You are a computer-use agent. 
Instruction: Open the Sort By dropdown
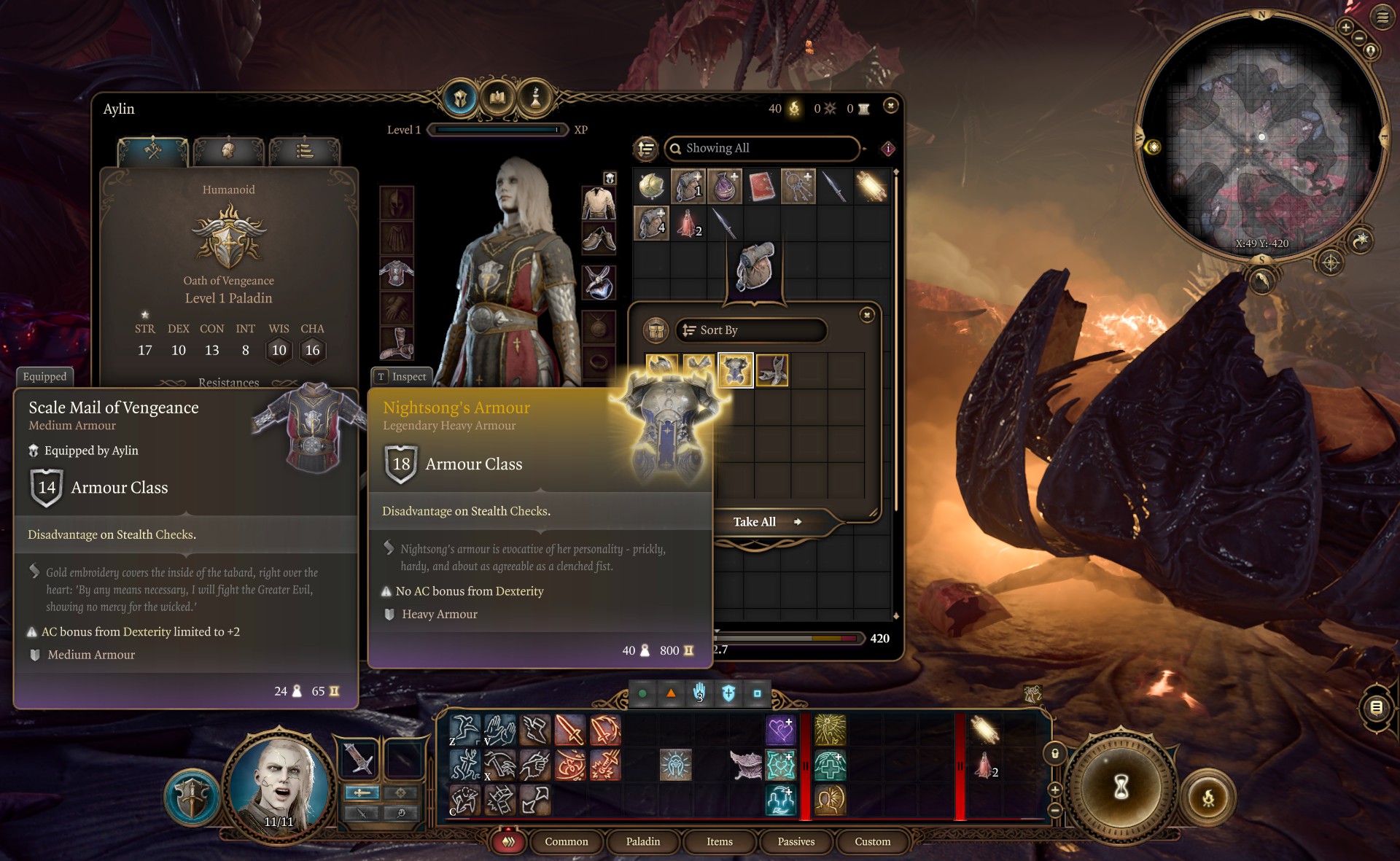(x=751, y=330)
